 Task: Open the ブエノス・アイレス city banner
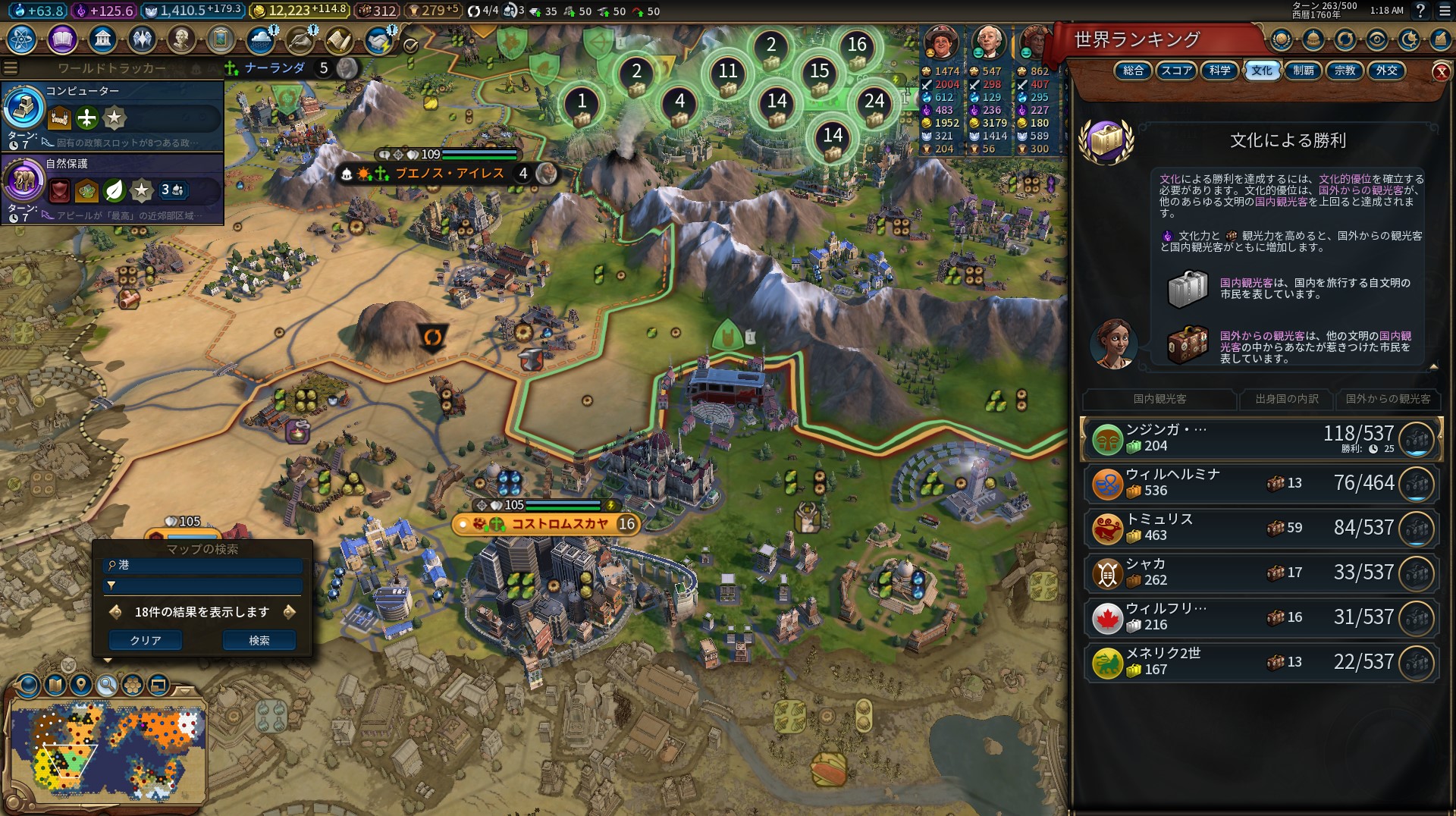pos(449,174)
